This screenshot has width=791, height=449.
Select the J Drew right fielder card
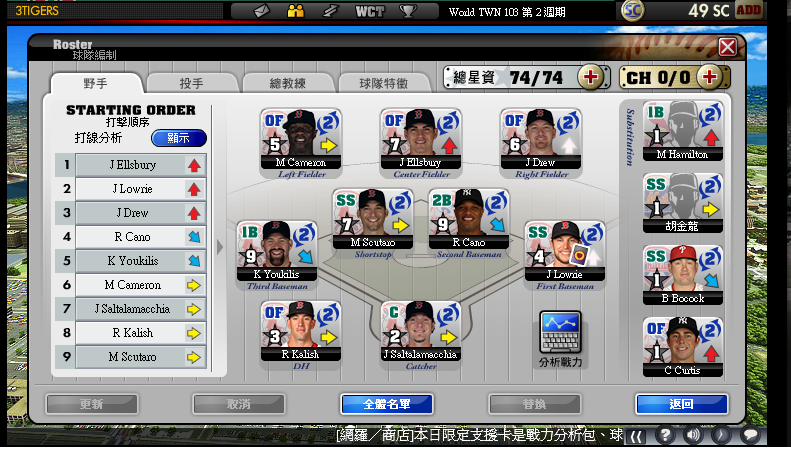point(541,138)
